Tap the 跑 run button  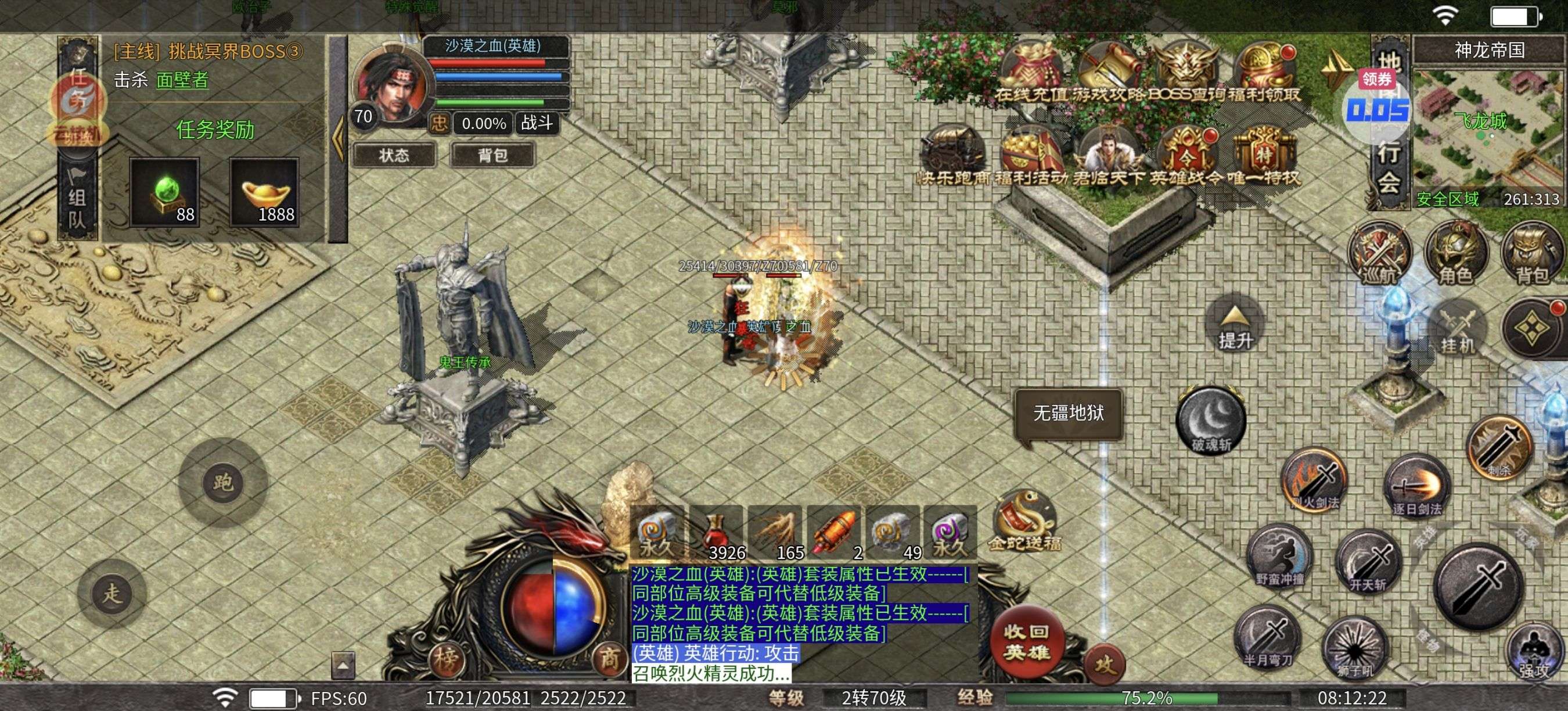point(223,483)
